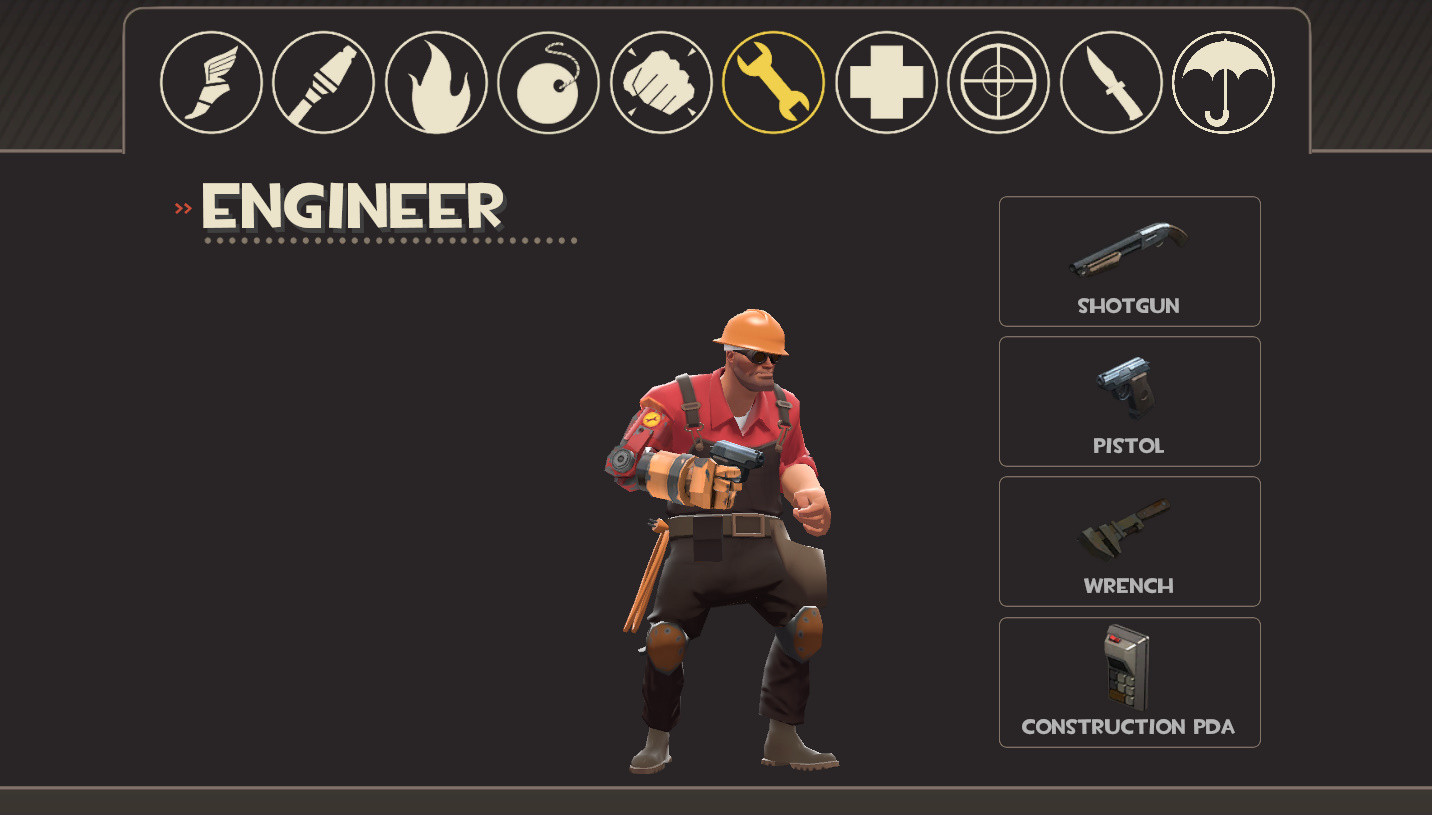The width and height of the screenshot is (1432, 815).
Task: Open the Construction PDA slot
Action: (1129, 681)
